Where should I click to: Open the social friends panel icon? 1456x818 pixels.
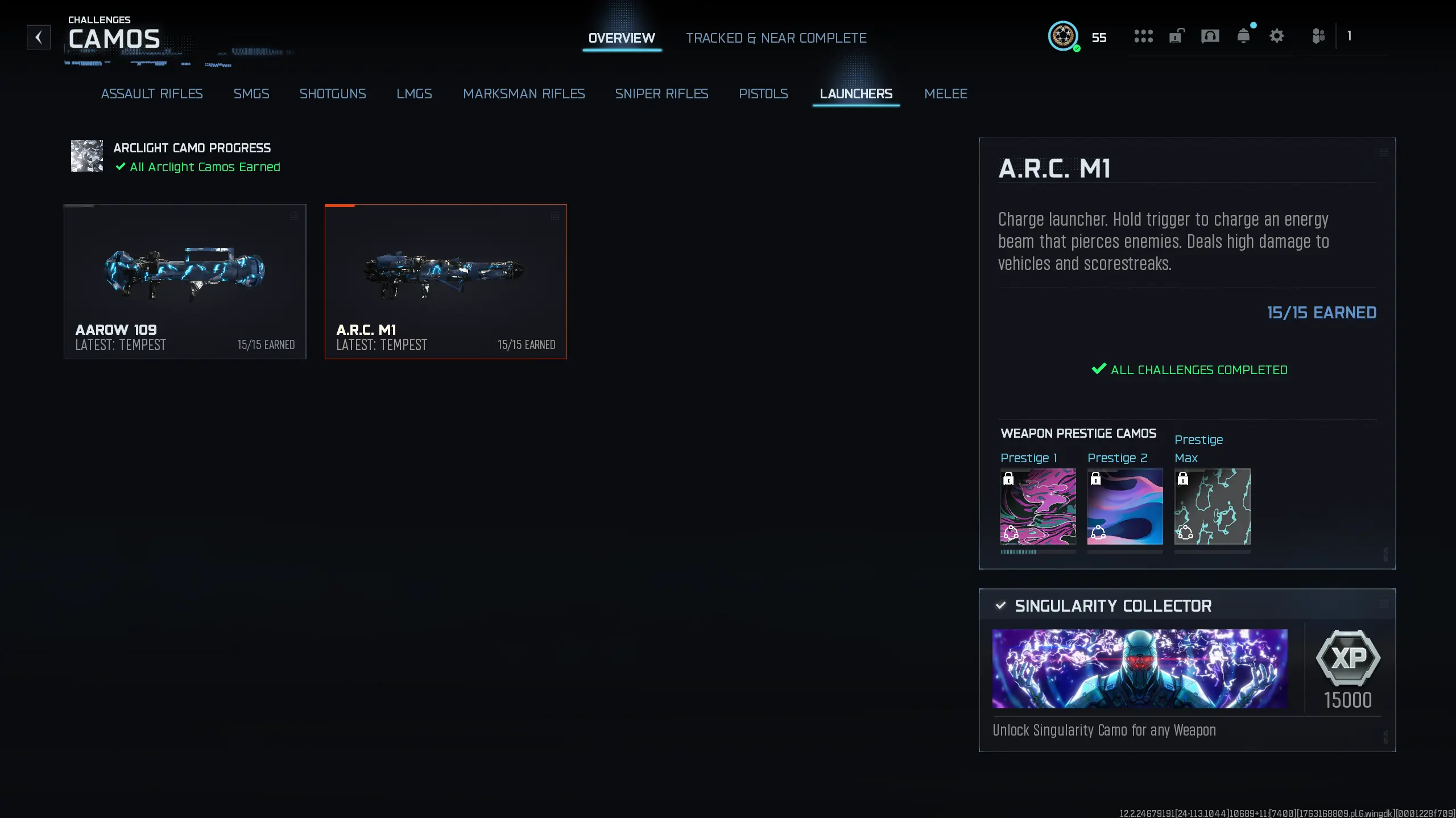point(1318,36)
